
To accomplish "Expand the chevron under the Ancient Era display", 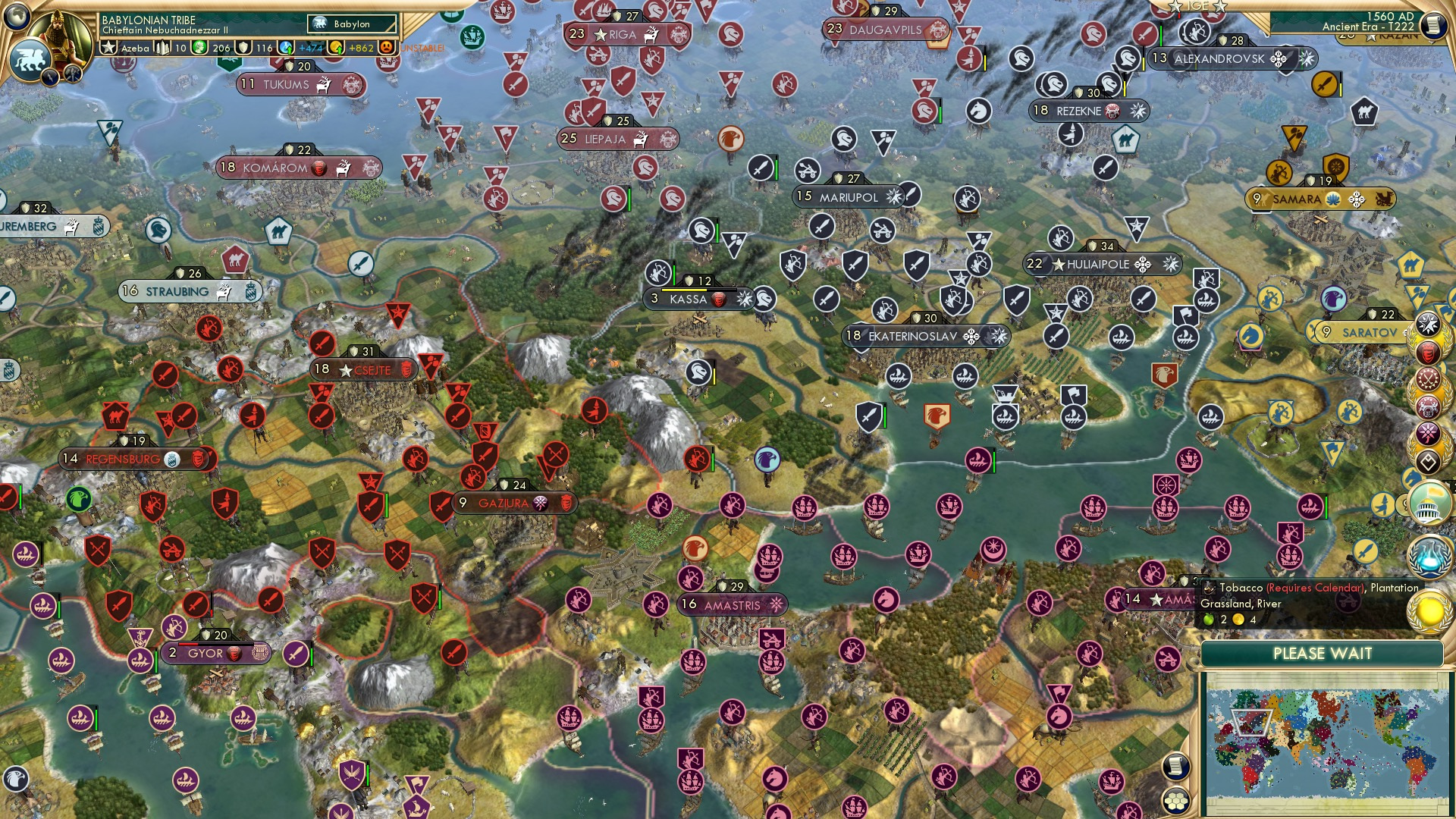I will (x=1431, y=42).
